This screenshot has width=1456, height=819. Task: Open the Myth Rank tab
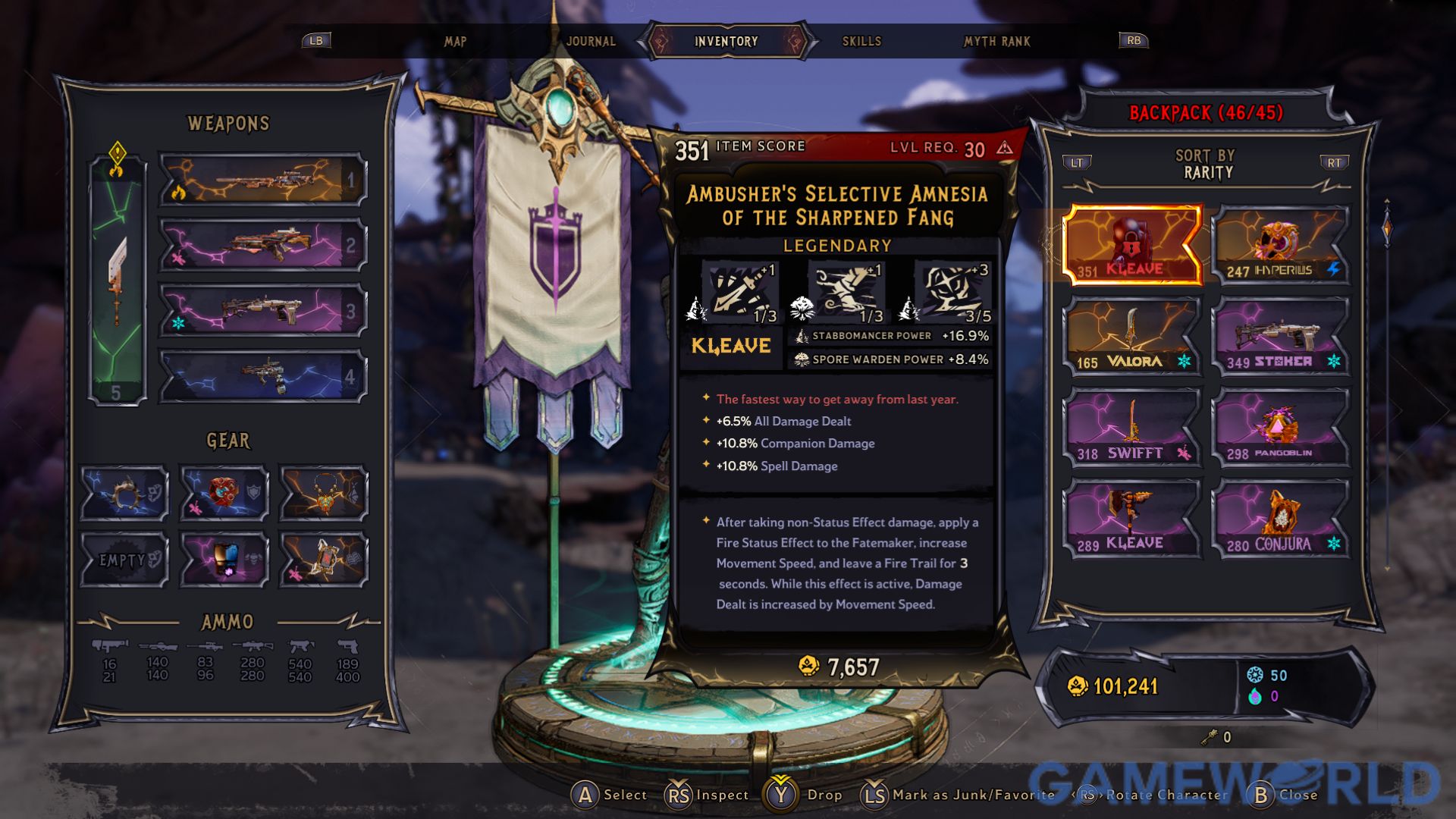tap(996, 41)
